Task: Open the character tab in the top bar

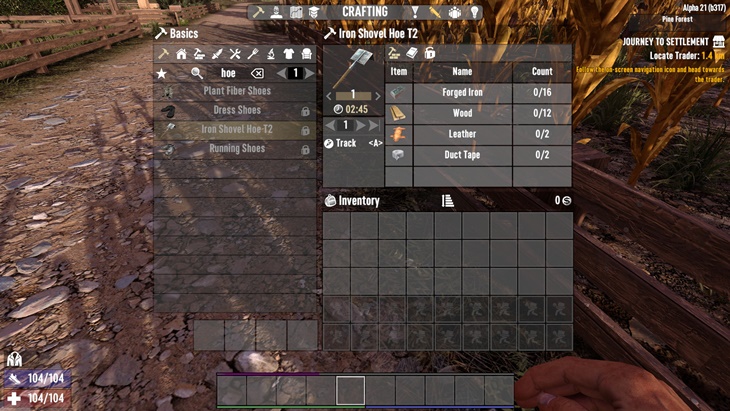Action: tap(277, 12)
